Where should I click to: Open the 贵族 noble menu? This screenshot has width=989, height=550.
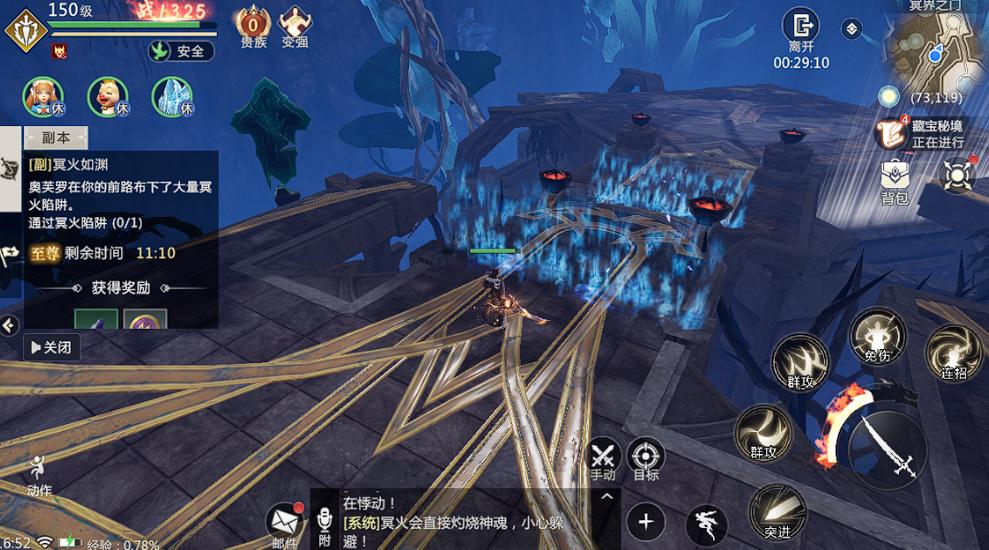click(x=253, y=25)
